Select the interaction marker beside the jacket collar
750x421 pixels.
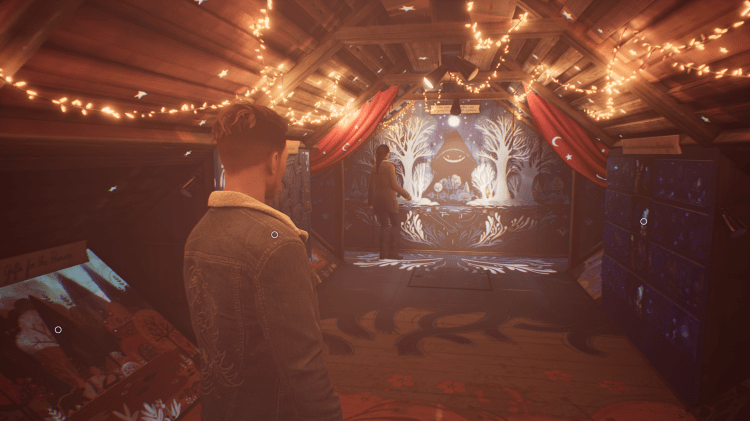point(274,235)
